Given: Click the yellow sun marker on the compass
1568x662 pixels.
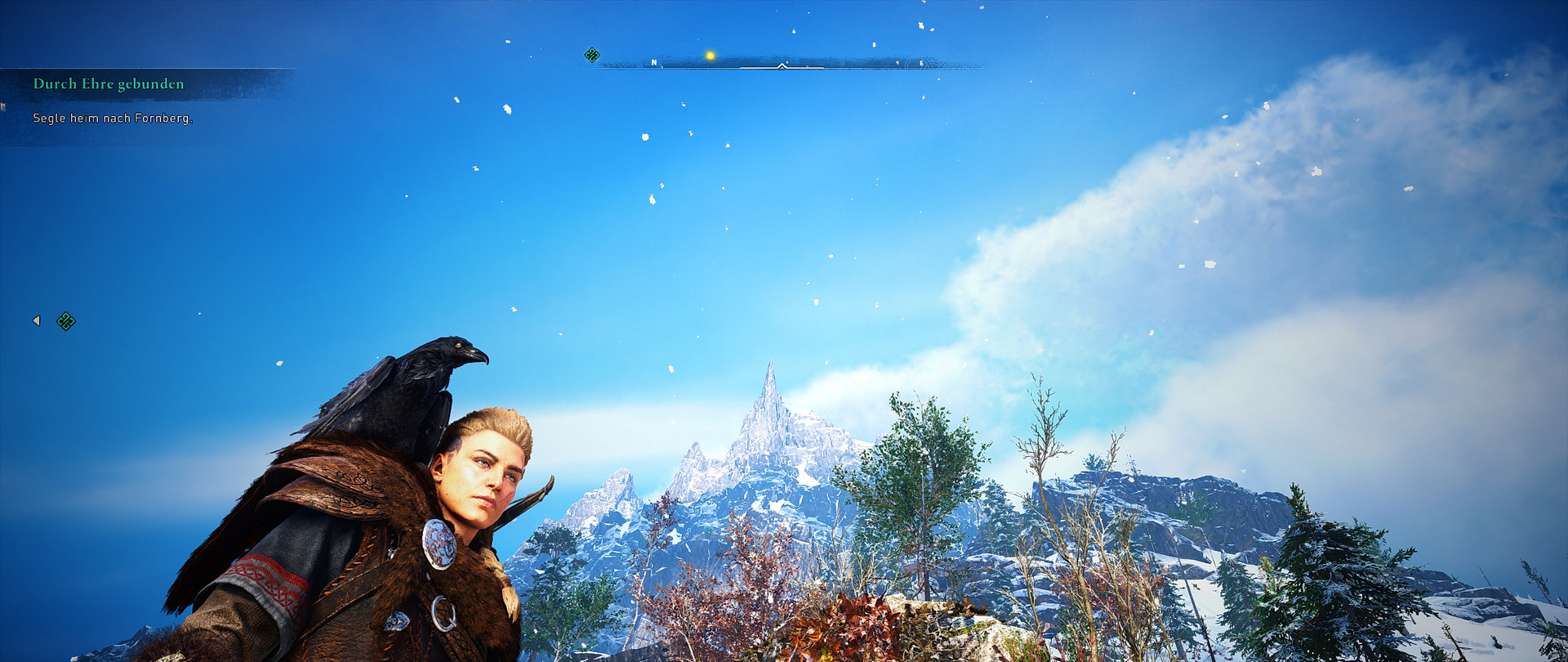Looking at the screenshot, I should point(710,56).
